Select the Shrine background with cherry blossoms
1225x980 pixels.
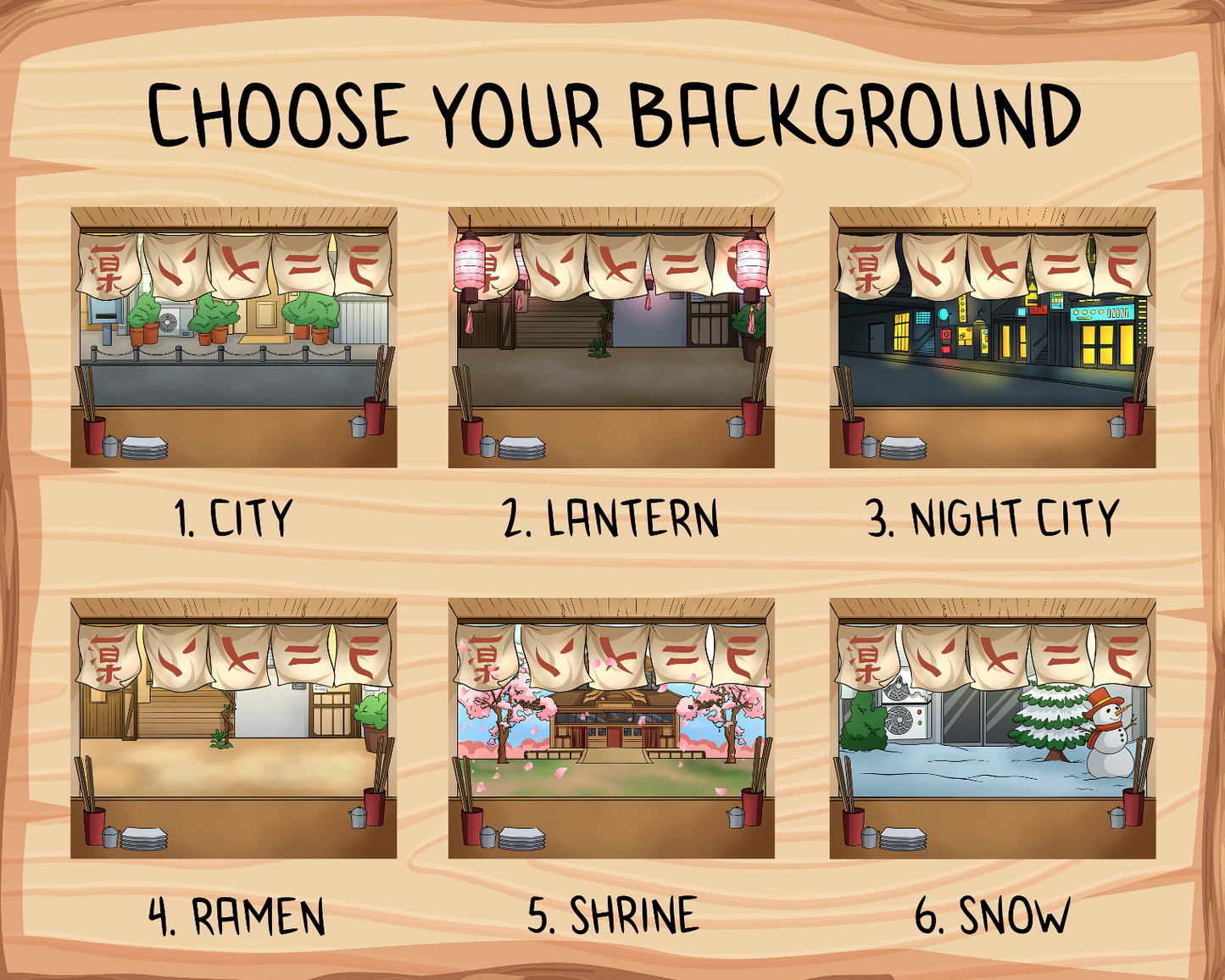[x=610, y=728]
